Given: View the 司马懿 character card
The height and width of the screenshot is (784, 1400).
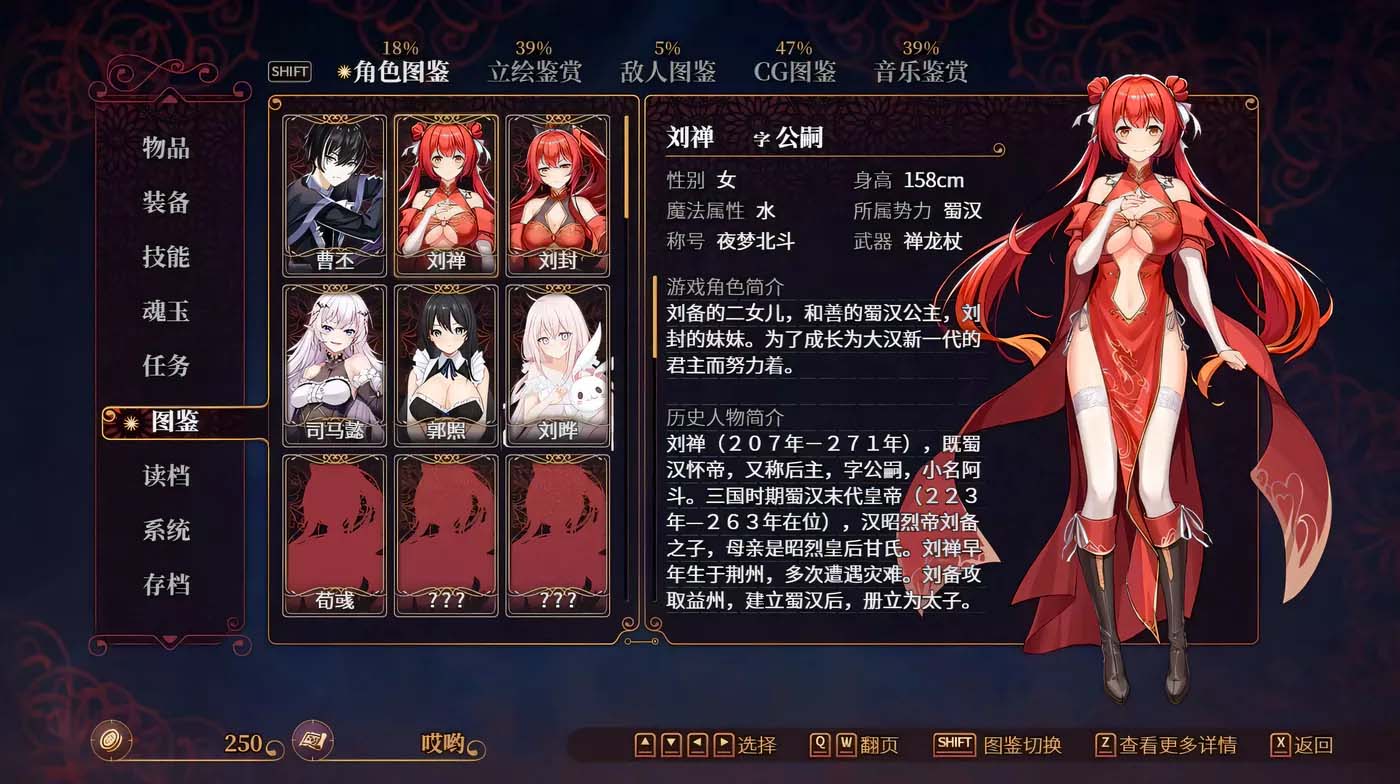Looking at the screenshot, I should [x=333, y=360].
